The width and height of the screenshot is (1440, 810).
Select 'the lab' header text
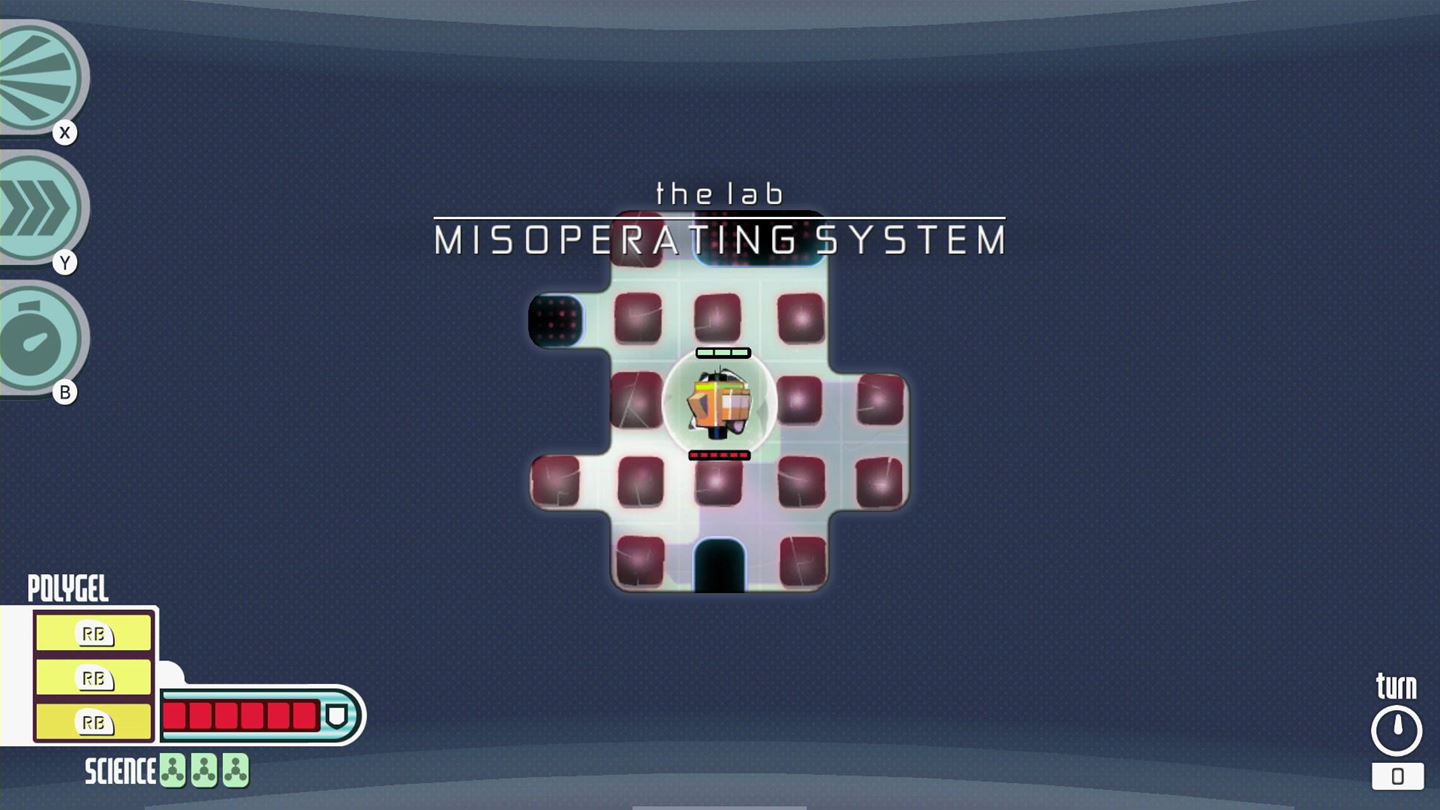pos(718,193)
